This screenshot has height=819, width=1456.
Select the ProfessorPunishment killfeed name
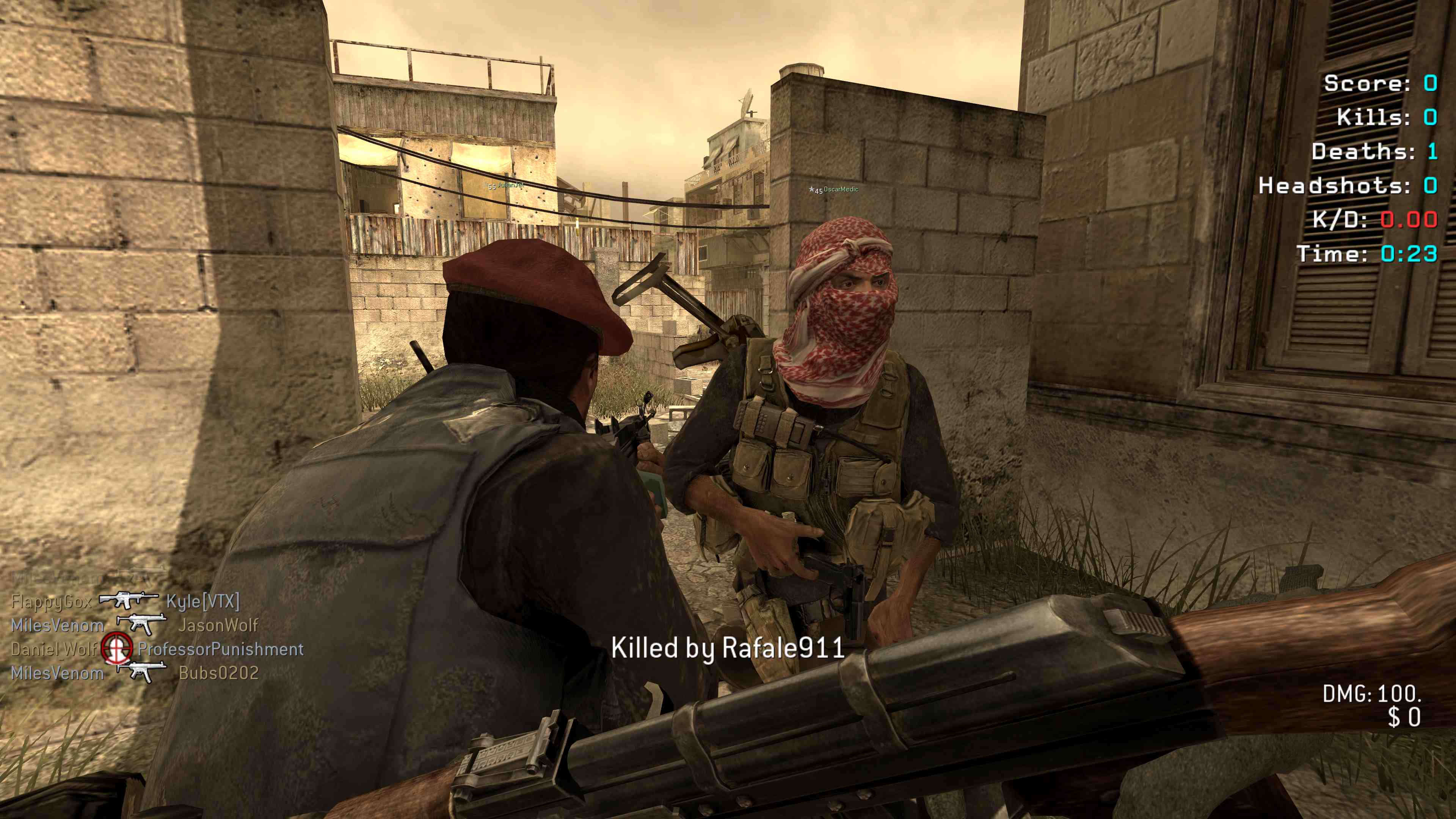pyautogui.click(x=220, y=649)
